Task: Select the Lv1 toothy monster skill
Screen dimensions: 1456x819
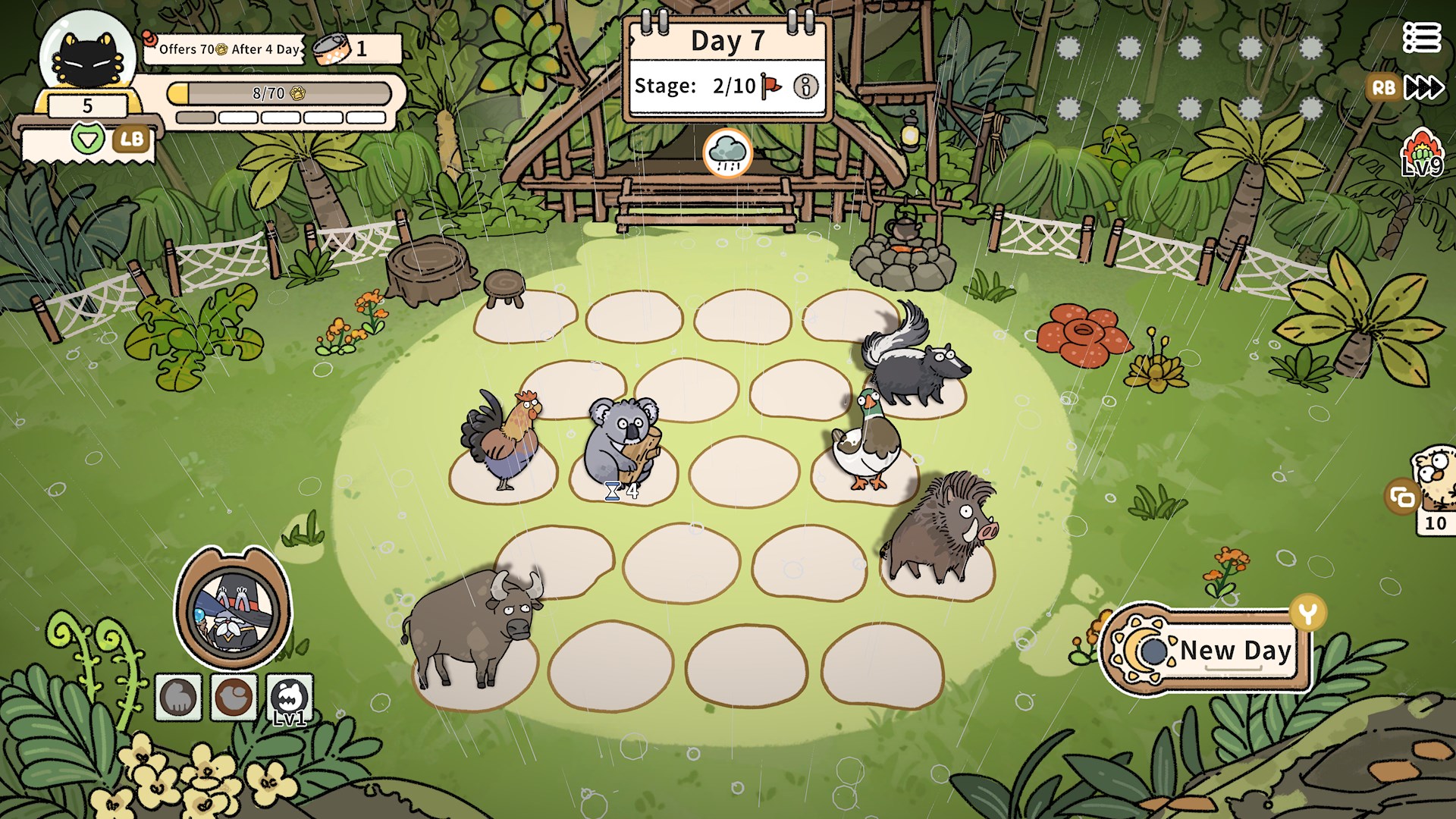Action: [290, 698]
